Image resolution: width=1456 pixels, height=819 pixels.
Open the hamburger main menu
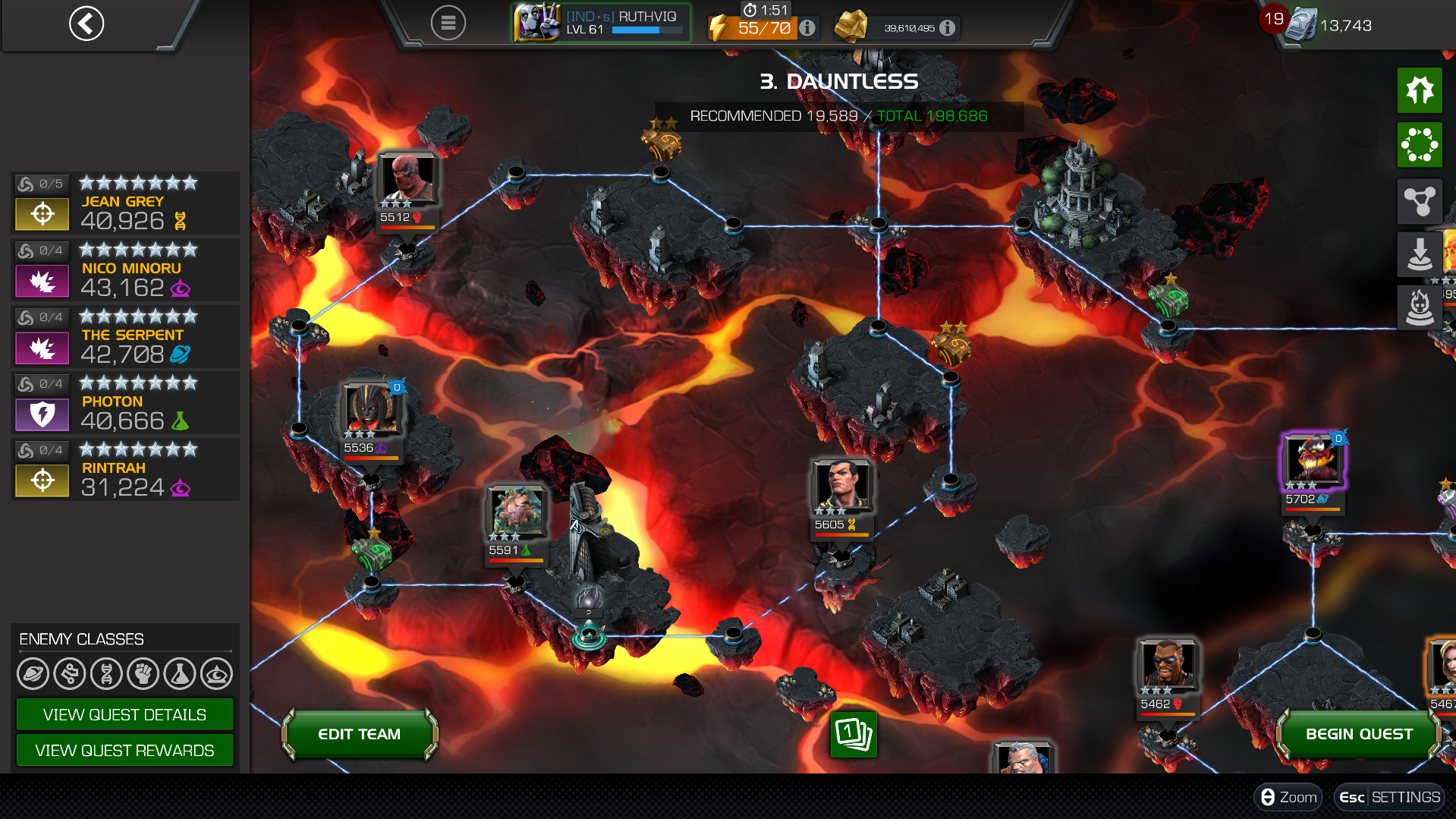448,24
